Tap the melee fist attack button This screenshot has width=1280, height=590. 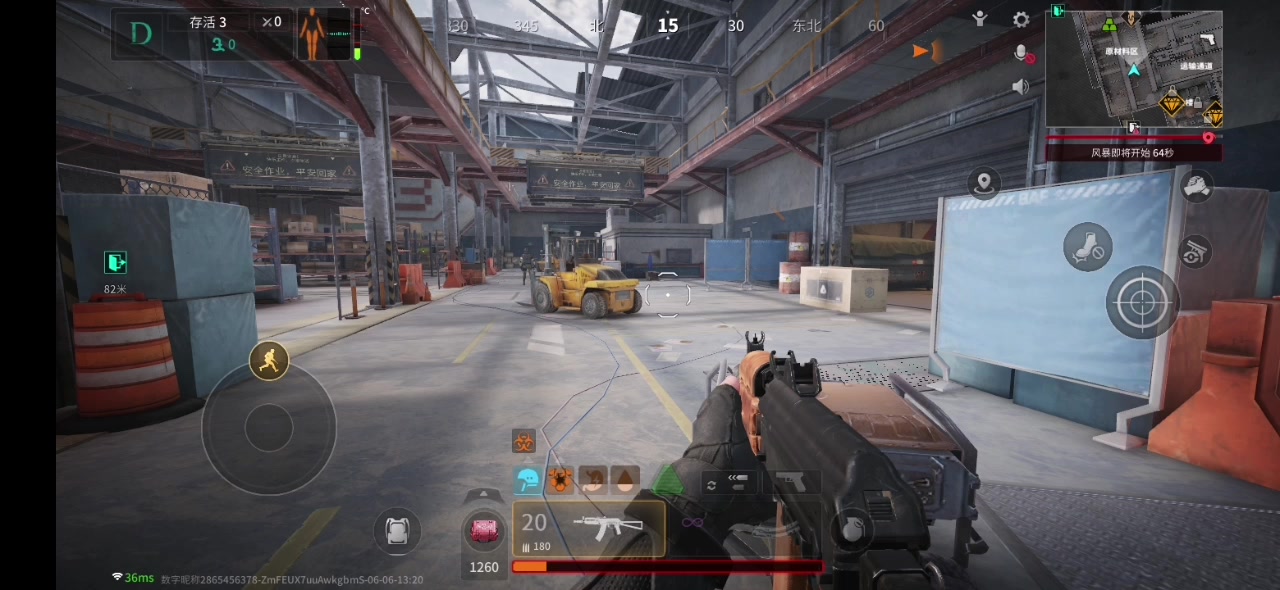[1196, 186]
